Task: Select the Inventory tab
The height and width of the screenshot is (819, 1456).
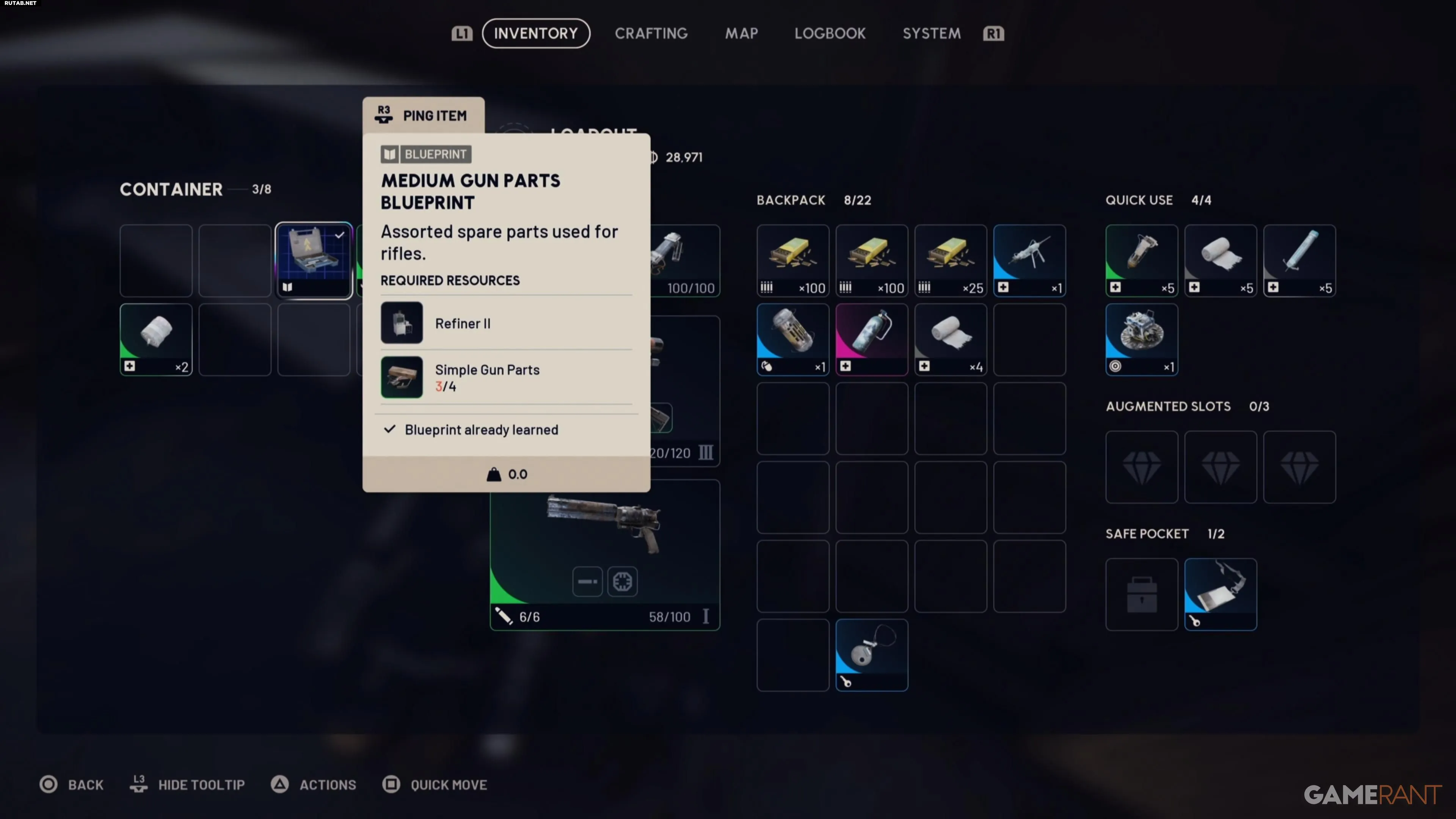Action: point(536,33)
